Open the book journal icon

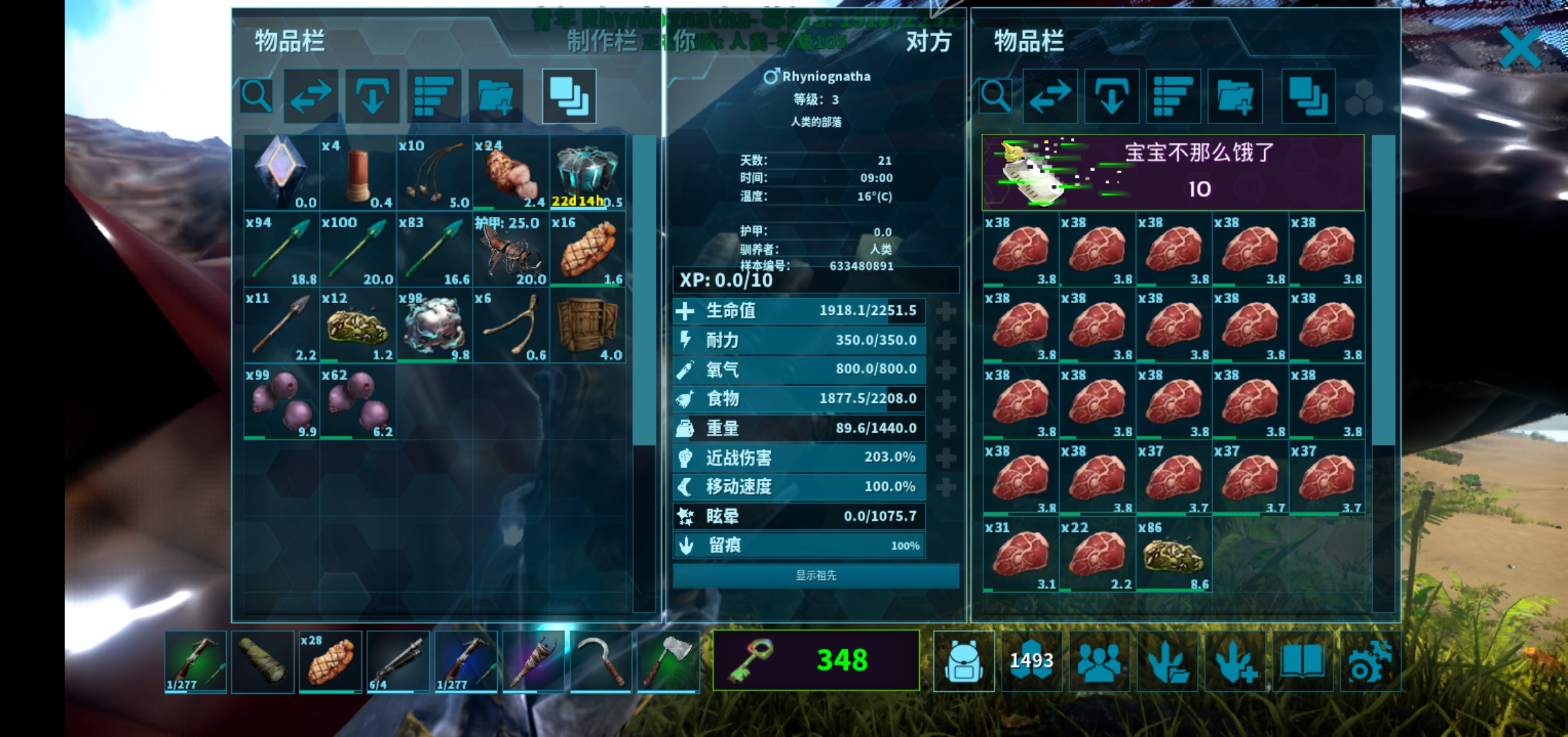coord(1302,661)
